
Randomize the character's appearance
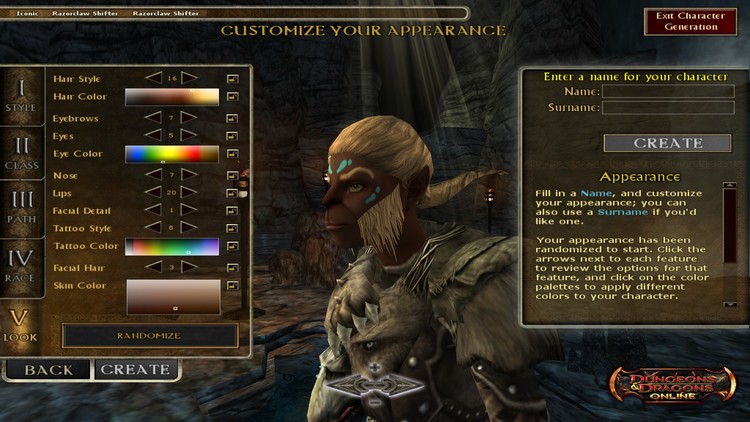click(x=150, y=336)
